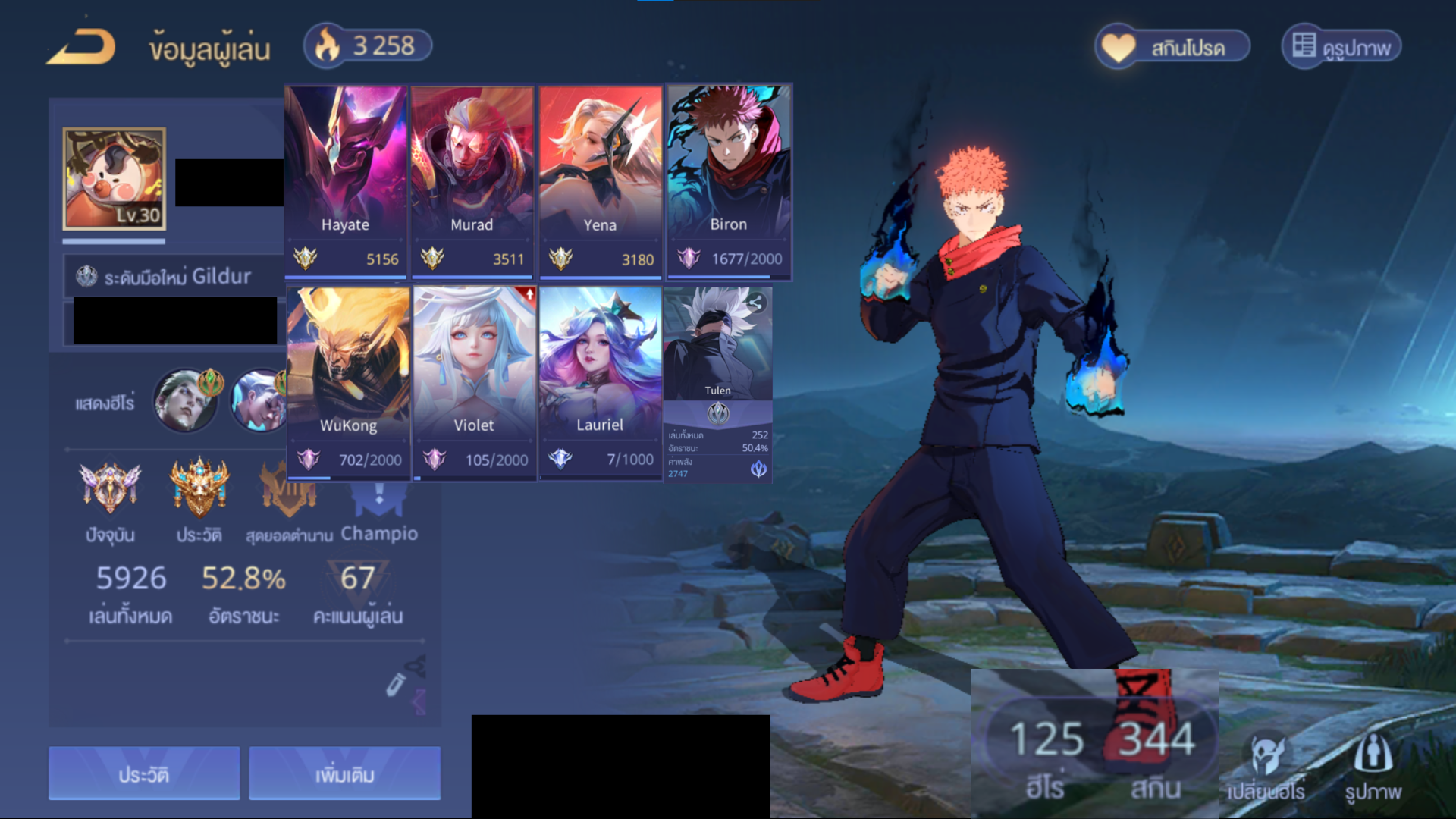View the current rank badge
This screenshot has height=819, width=1456.
click(x=111, y=488)
